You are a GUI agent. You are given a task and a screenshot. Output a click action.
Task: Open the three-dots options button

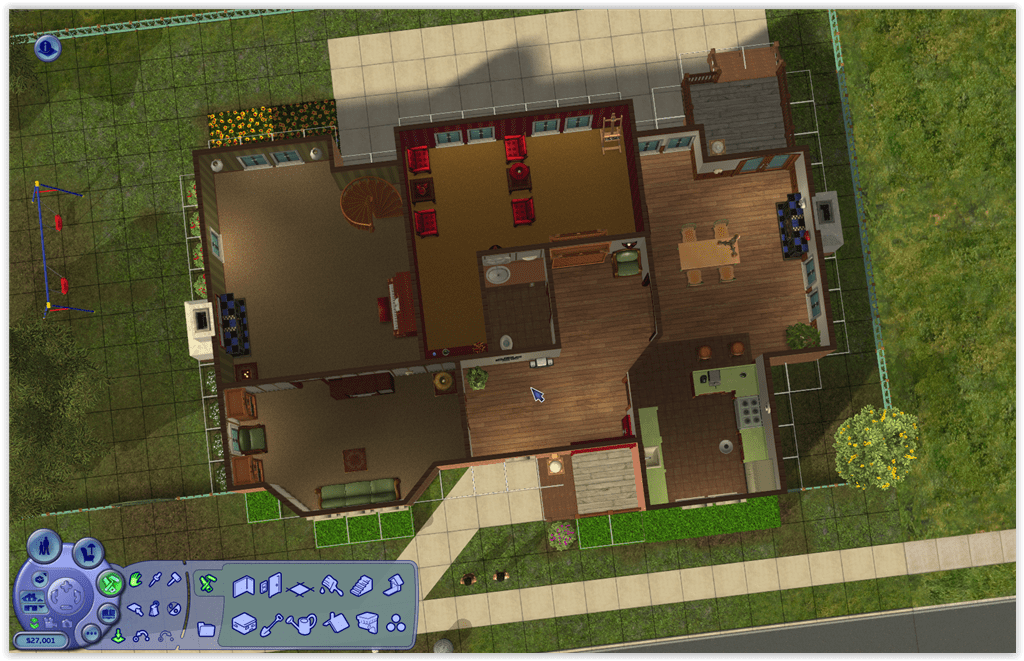point(90,633)
